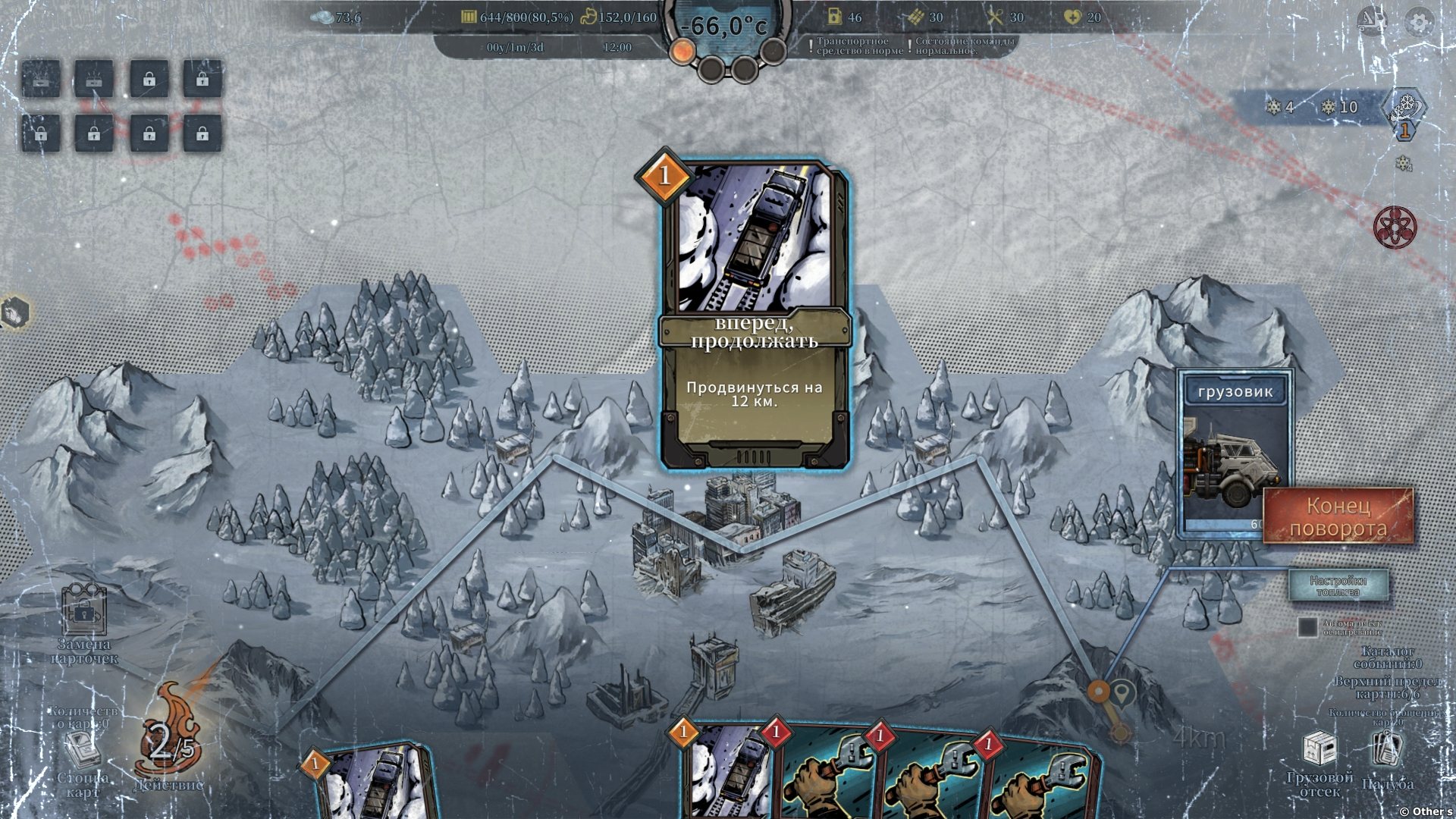Click the snowstorm weather hexagon icon
Screen dimensions: 1456x819
1404,108
